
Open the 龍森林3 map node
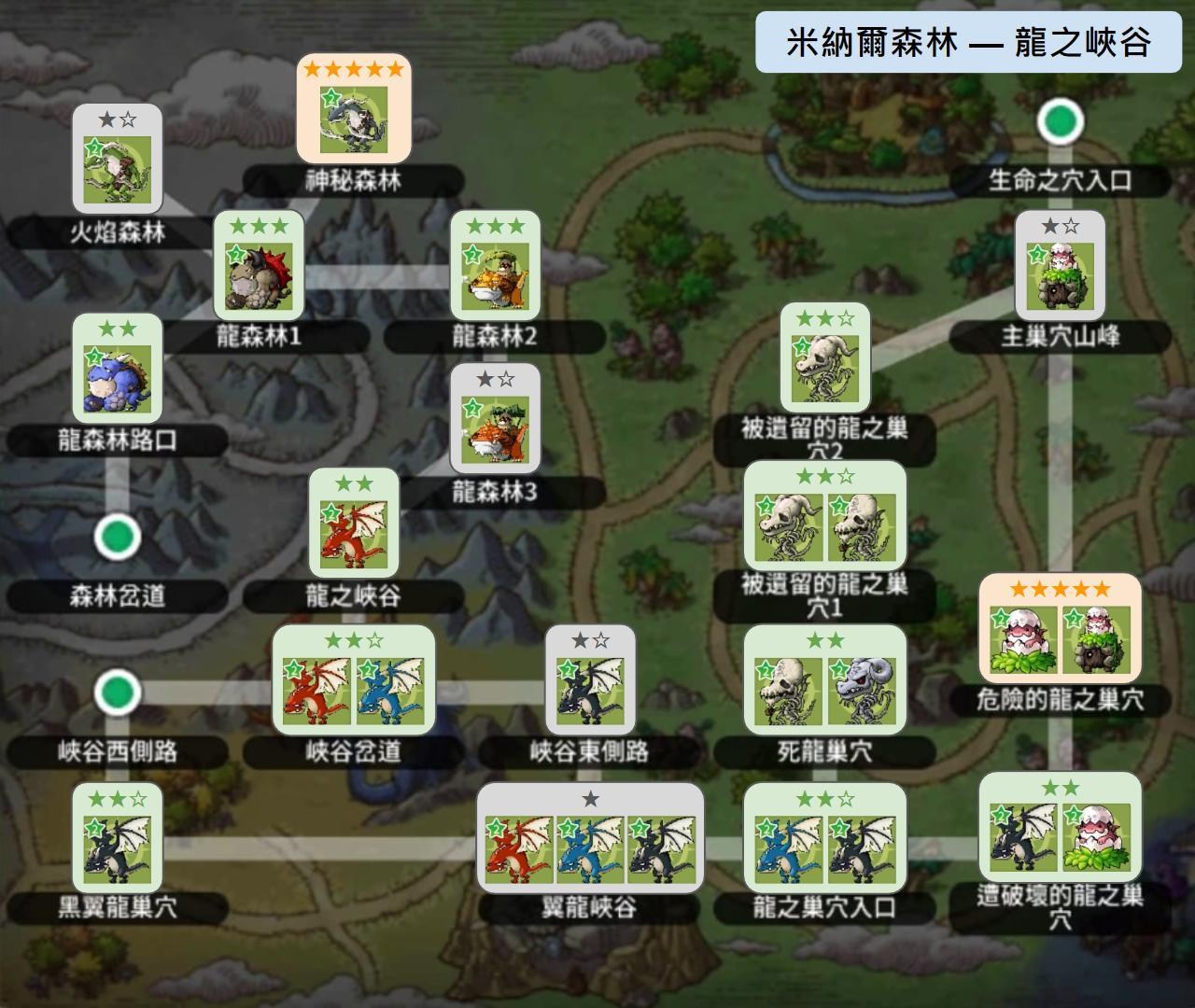tap(496, 422)
